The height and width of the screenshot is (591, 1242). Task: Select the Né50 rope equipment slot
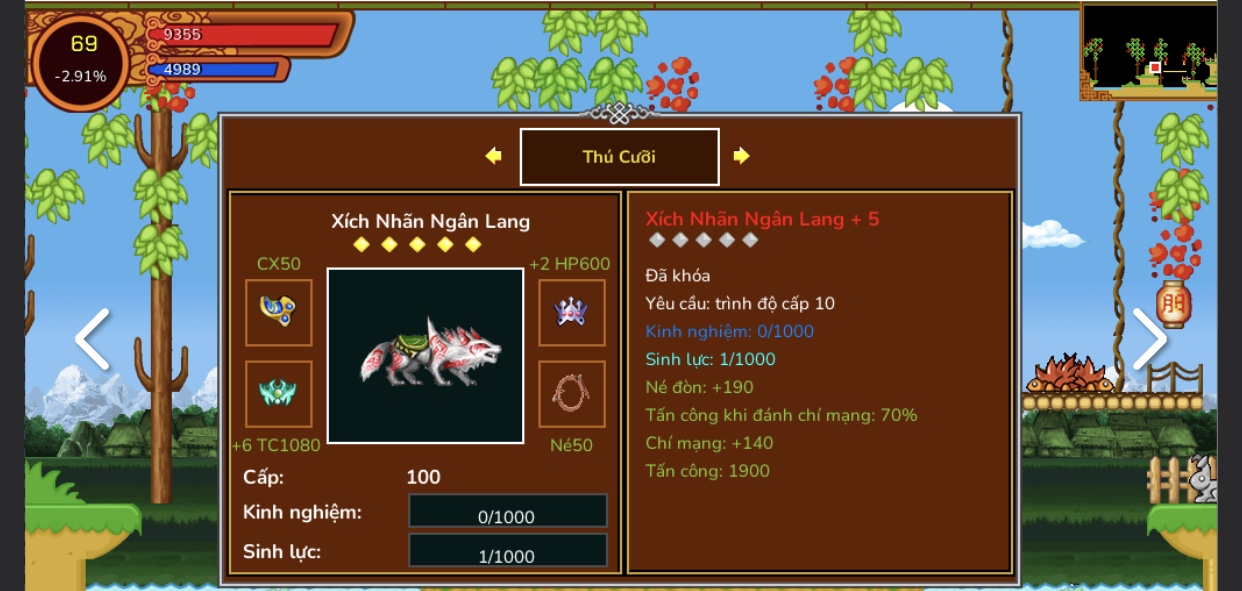pos(572,394)
